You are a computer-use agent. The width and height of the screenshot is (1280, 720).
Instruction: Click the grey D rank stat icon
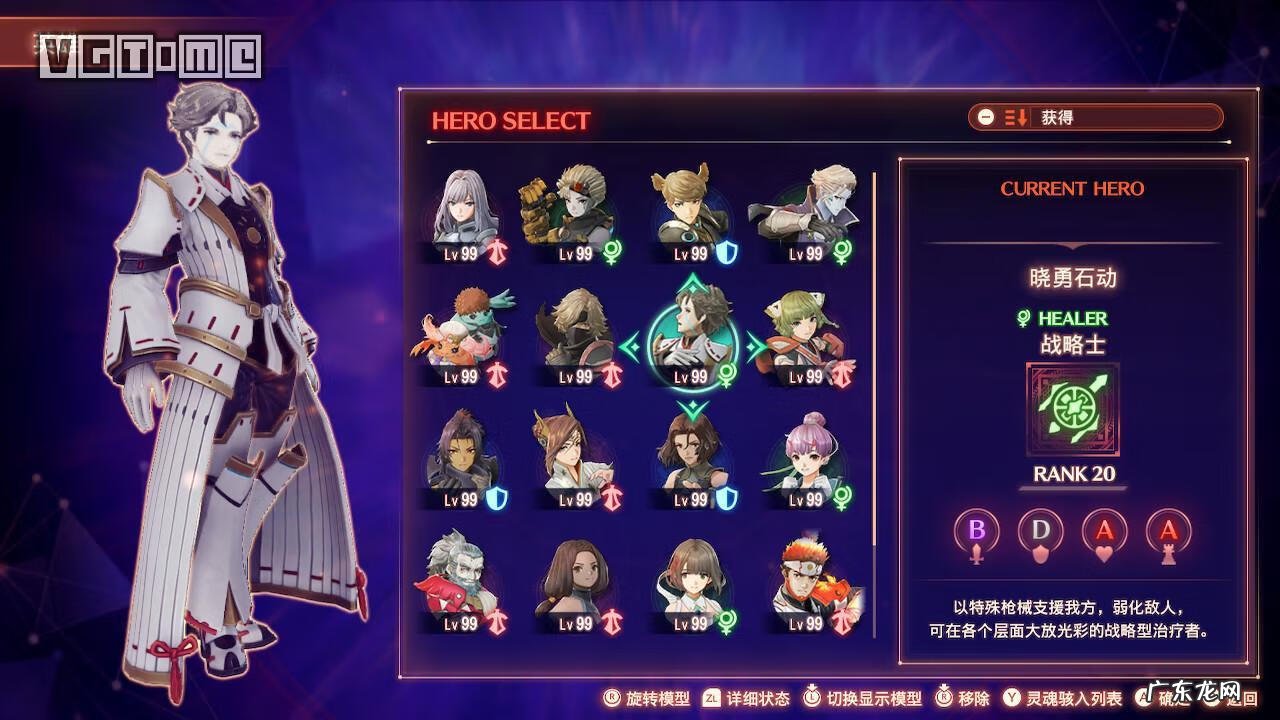tap(1041, 533)
